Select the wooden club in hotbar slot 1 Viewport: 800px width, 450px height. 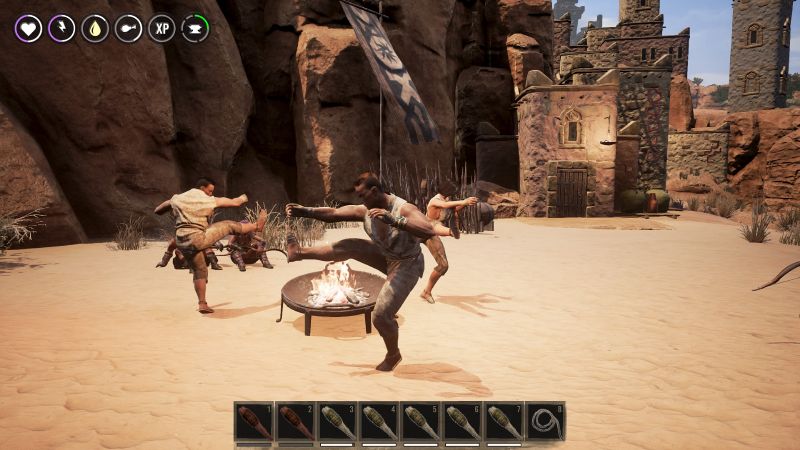point(254,422)
